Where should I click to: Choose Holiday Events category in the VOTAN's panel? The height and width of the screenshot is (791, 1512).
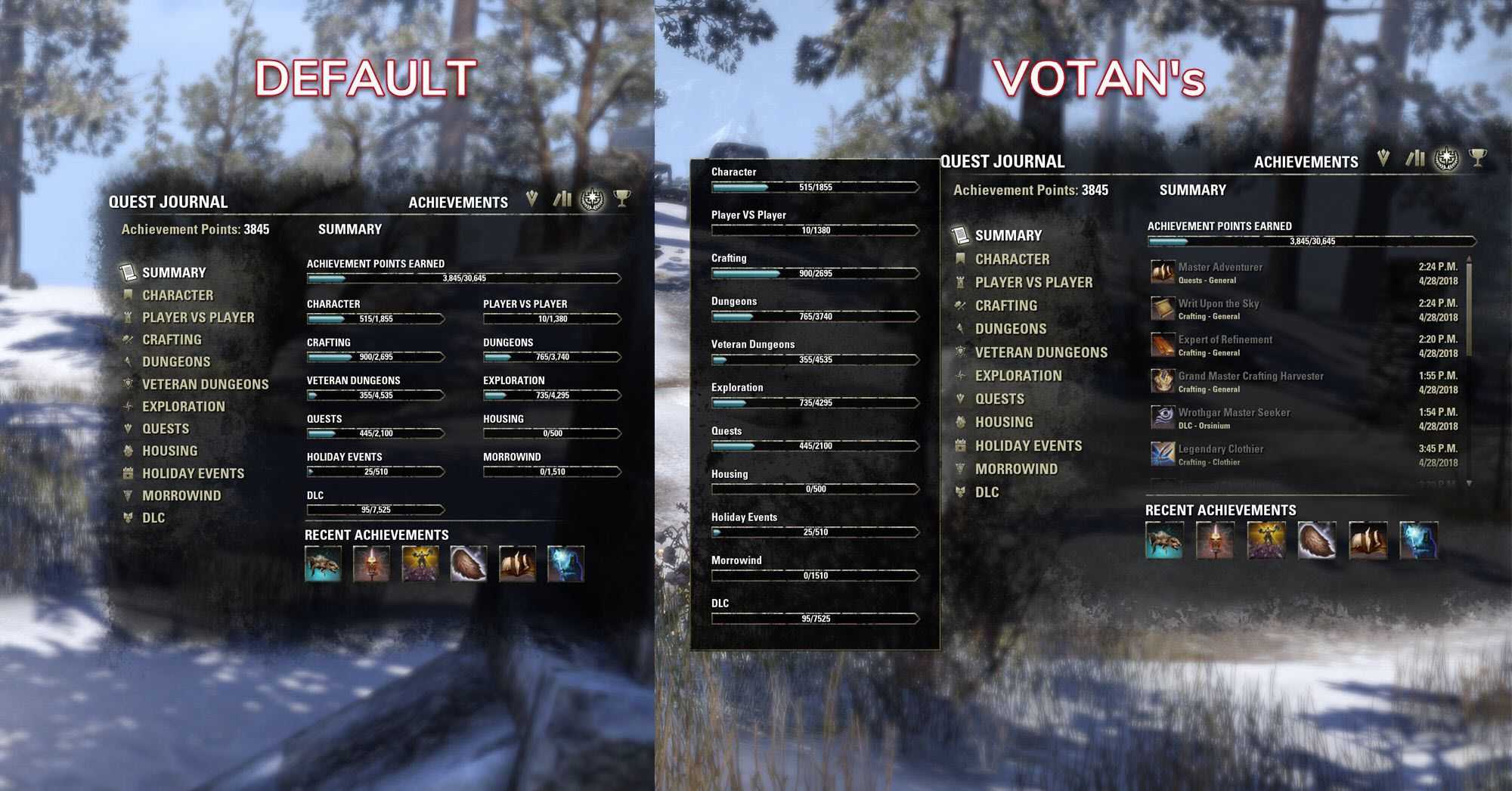[x=1028, y=446]
